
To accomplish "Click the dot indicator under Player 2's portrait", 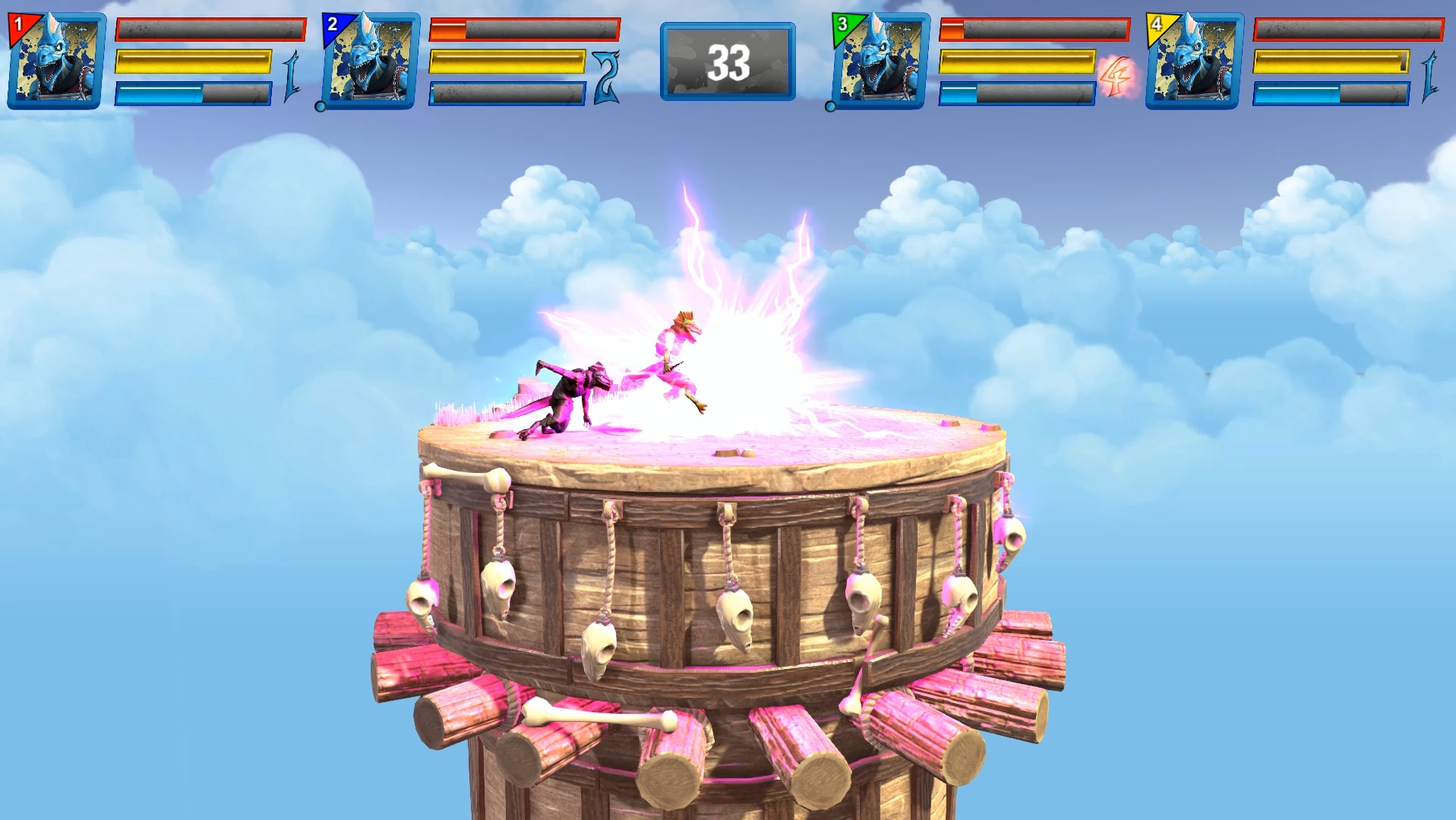I will tap(321, 107).
